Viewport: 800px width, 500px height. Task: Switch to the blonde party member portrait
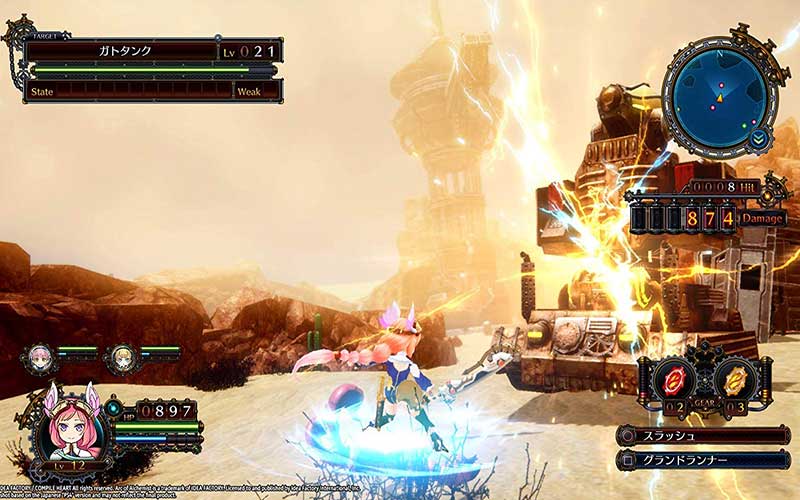coord(124,354)
